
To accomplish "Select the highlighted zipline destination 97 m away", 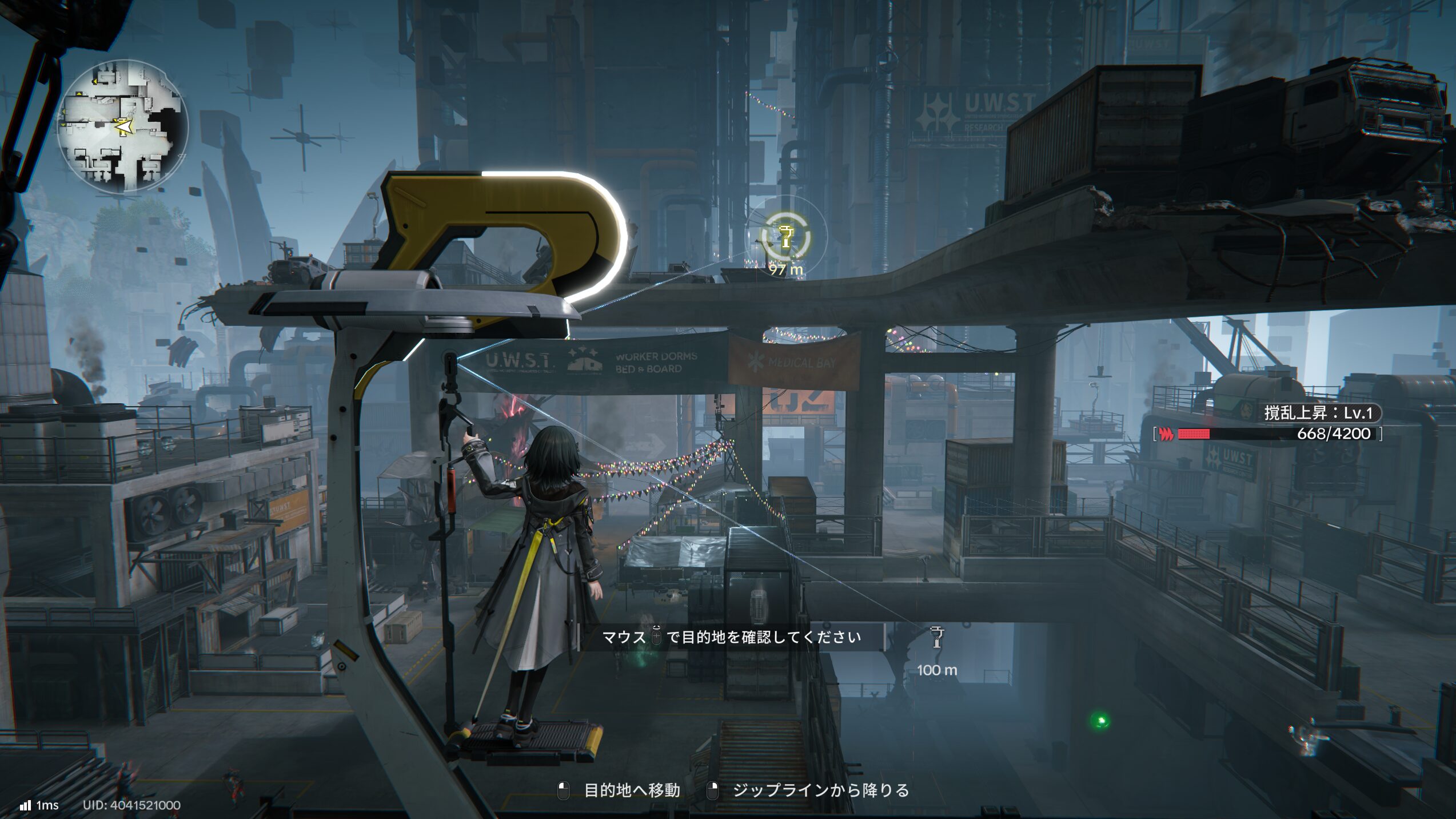I will (x=786, y=237).
